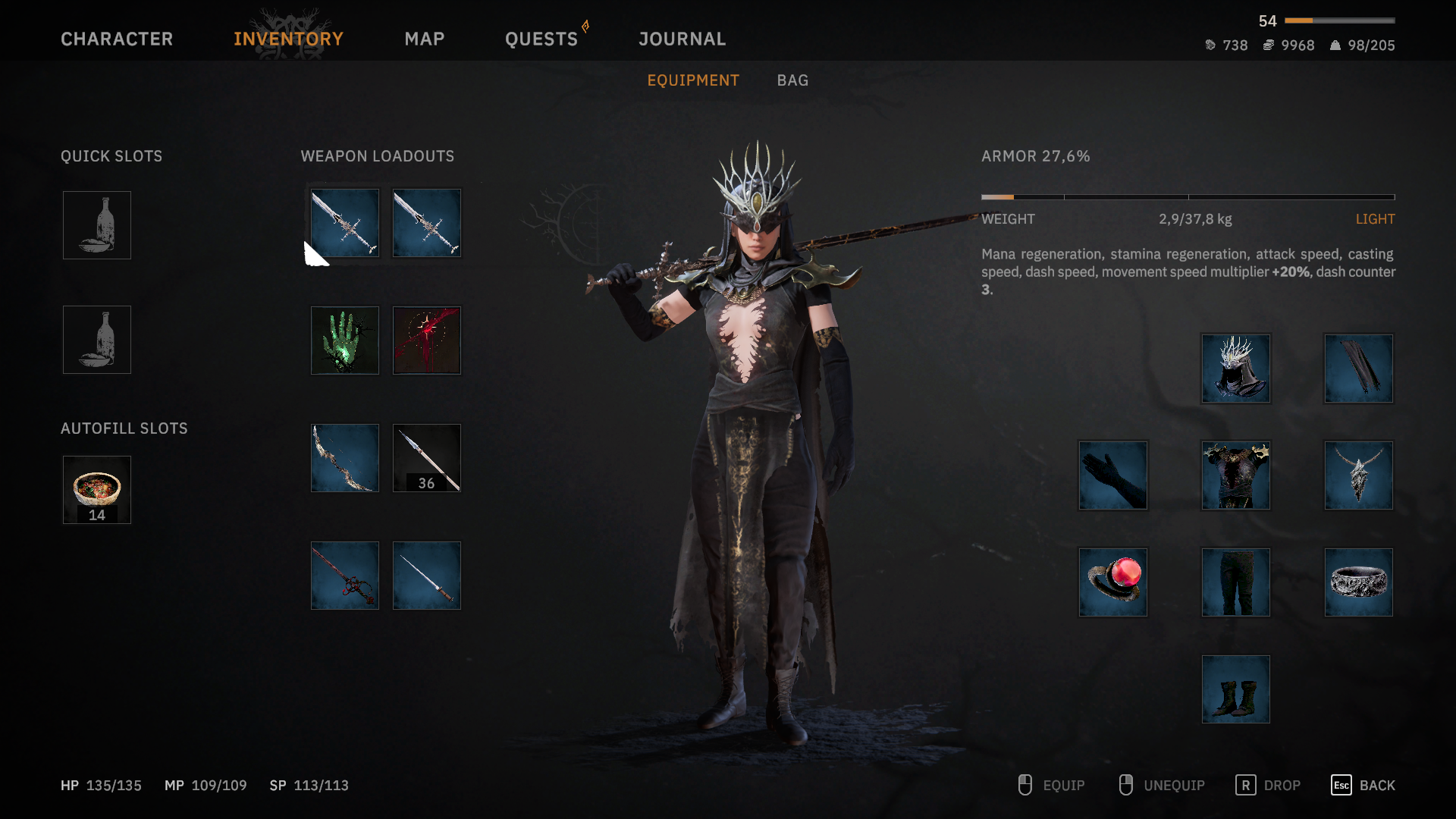Select the green glowing hand spell slot

[345, 340]
